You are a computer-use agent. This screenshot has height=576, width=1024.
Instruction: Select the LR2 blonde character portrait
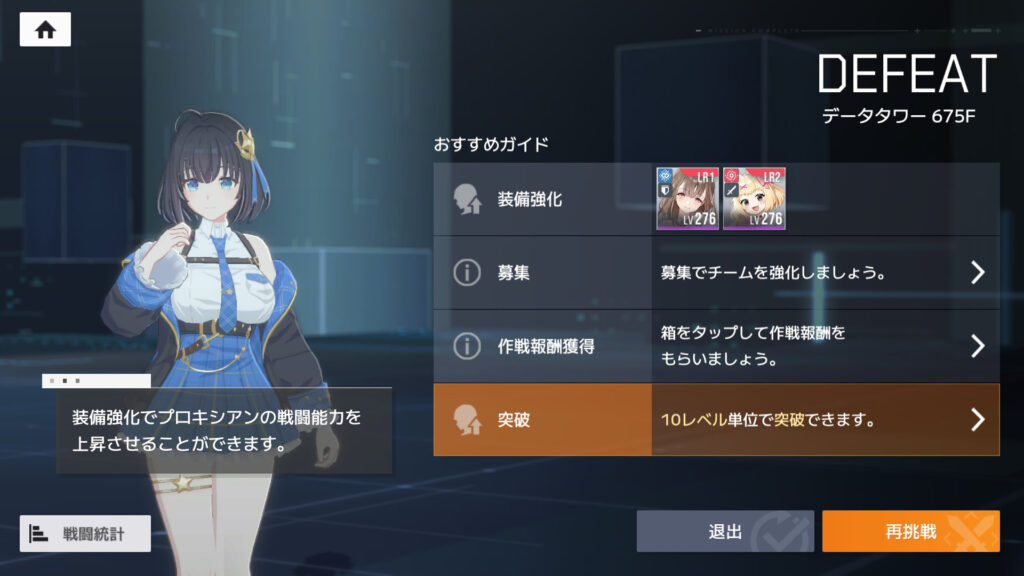pyautogui.click(x=754, y=199)
